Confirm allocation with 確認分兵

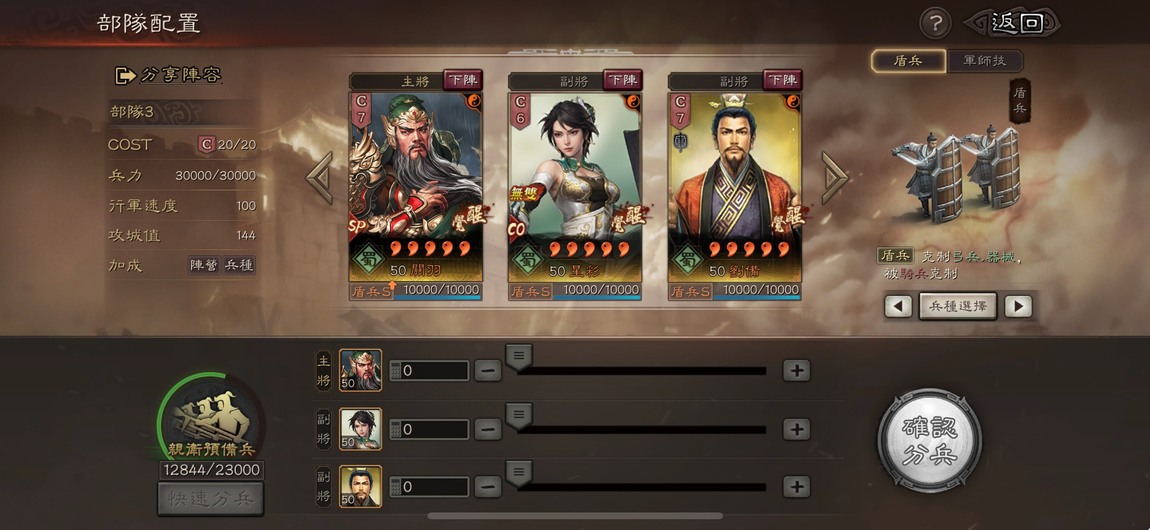click(929, 440)
